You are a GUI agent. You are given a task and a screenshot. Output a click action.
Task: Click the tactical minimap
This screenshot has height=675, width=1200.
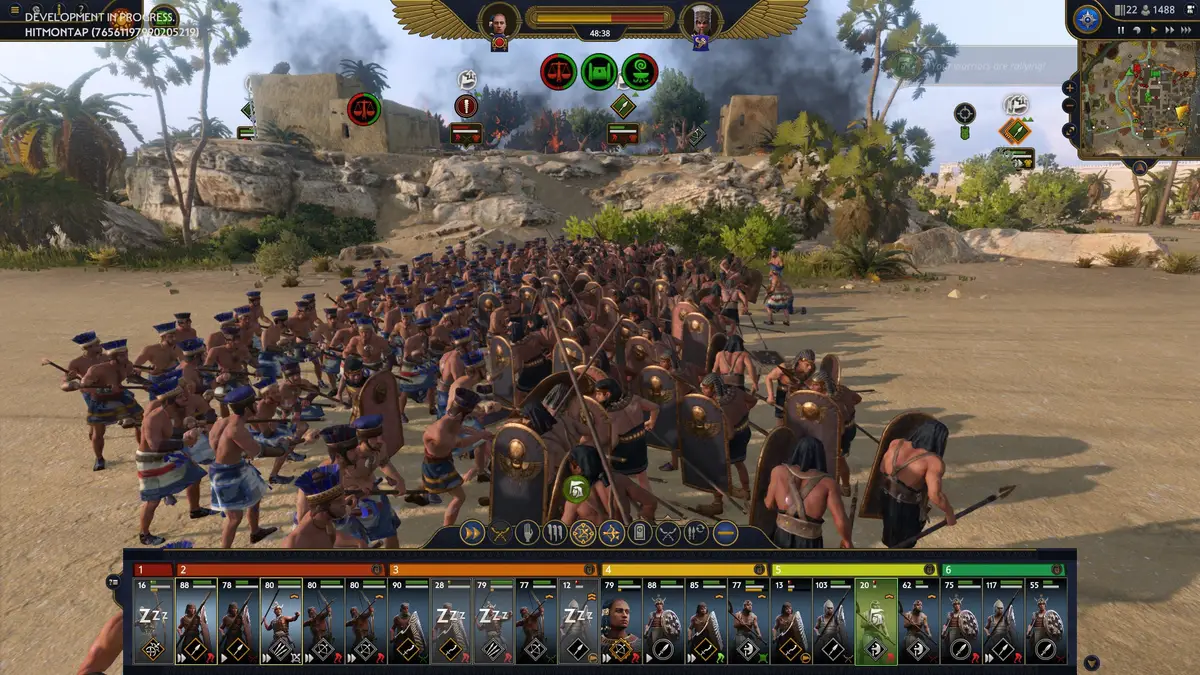(1138, 98)
